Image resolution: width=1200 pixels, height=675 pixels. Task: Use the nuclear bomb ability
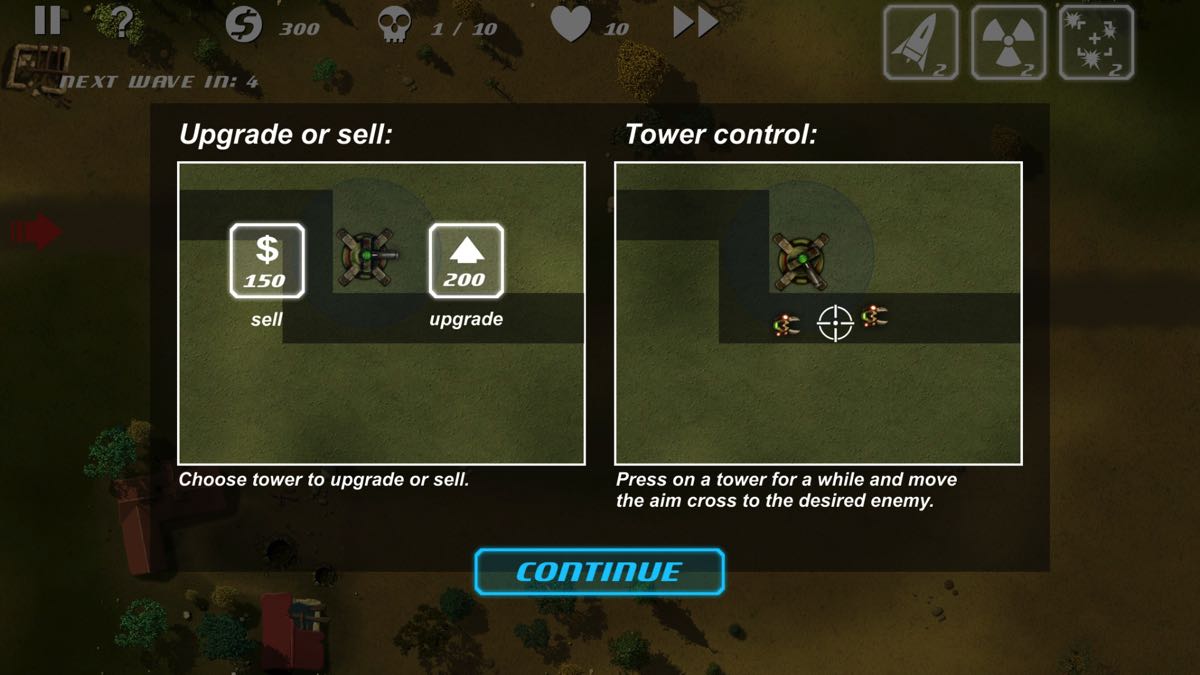1008,42
